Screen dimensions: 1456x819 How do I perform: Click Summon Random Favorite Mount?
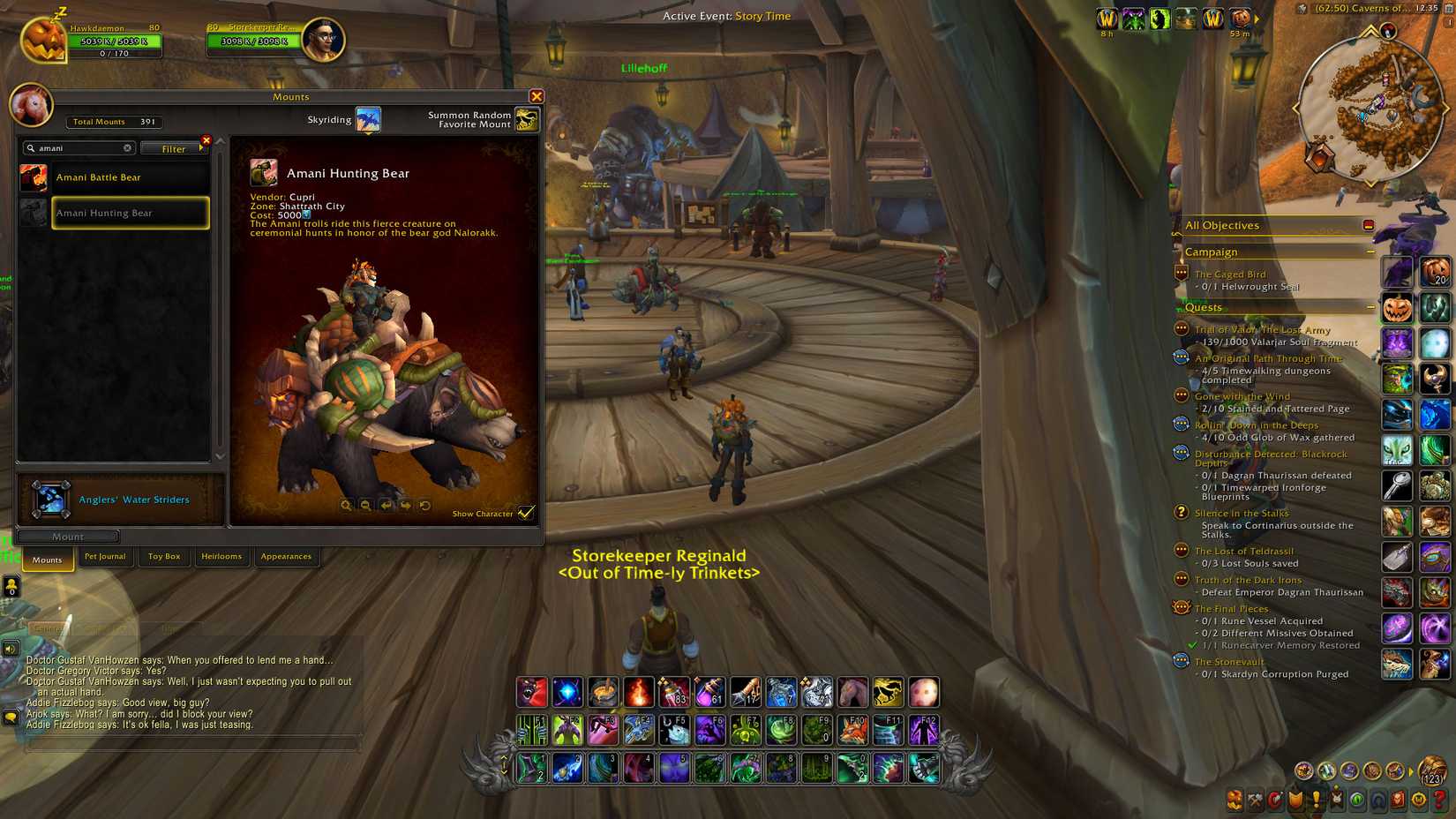coord(526,120)
